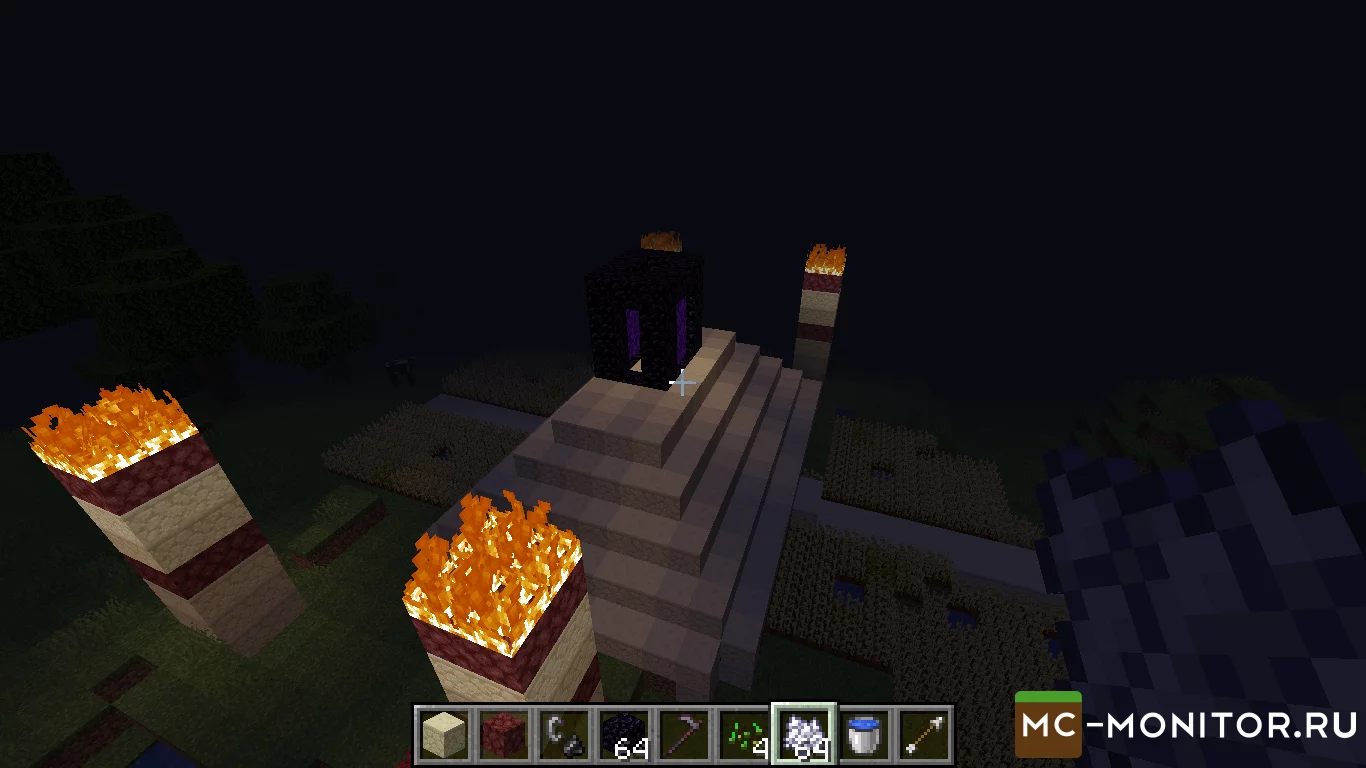Select the bone meal stack slot
Screen dimensions: 1366x768
[803, 736]
